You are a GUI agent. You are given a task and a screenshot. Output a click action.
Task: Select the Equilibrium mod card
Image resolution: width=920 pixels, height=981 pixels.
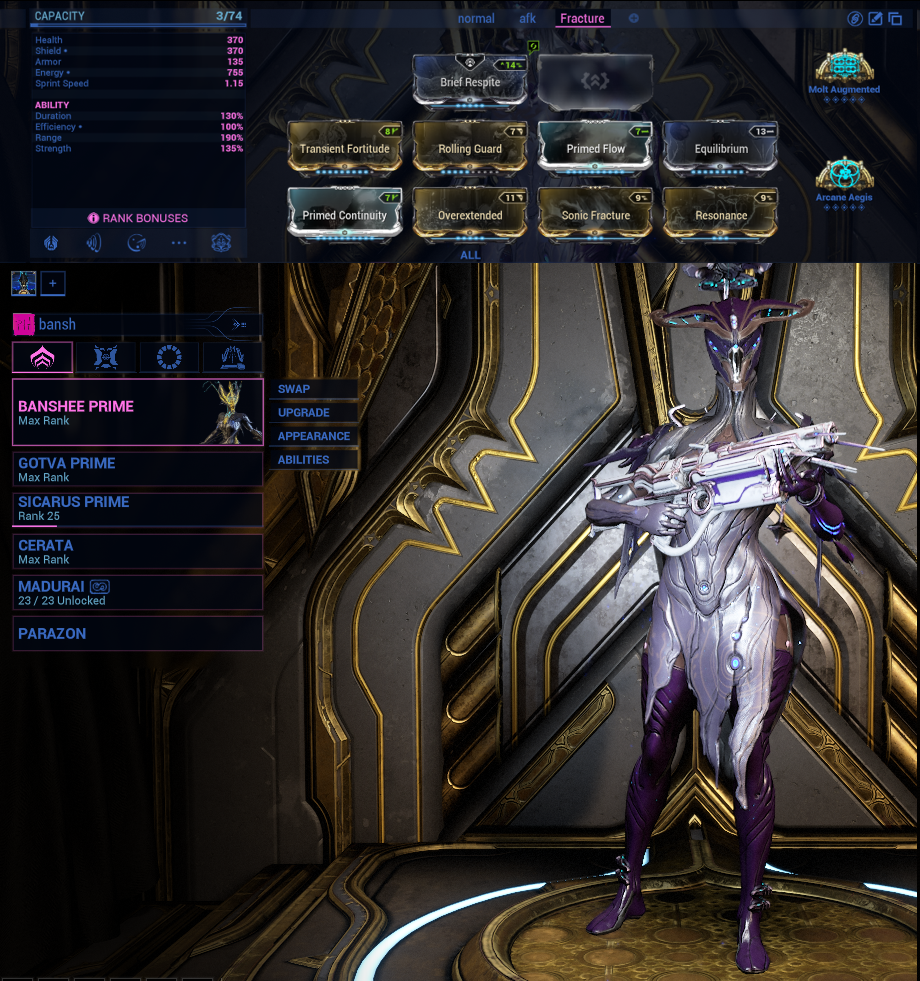tap(721, 148)
